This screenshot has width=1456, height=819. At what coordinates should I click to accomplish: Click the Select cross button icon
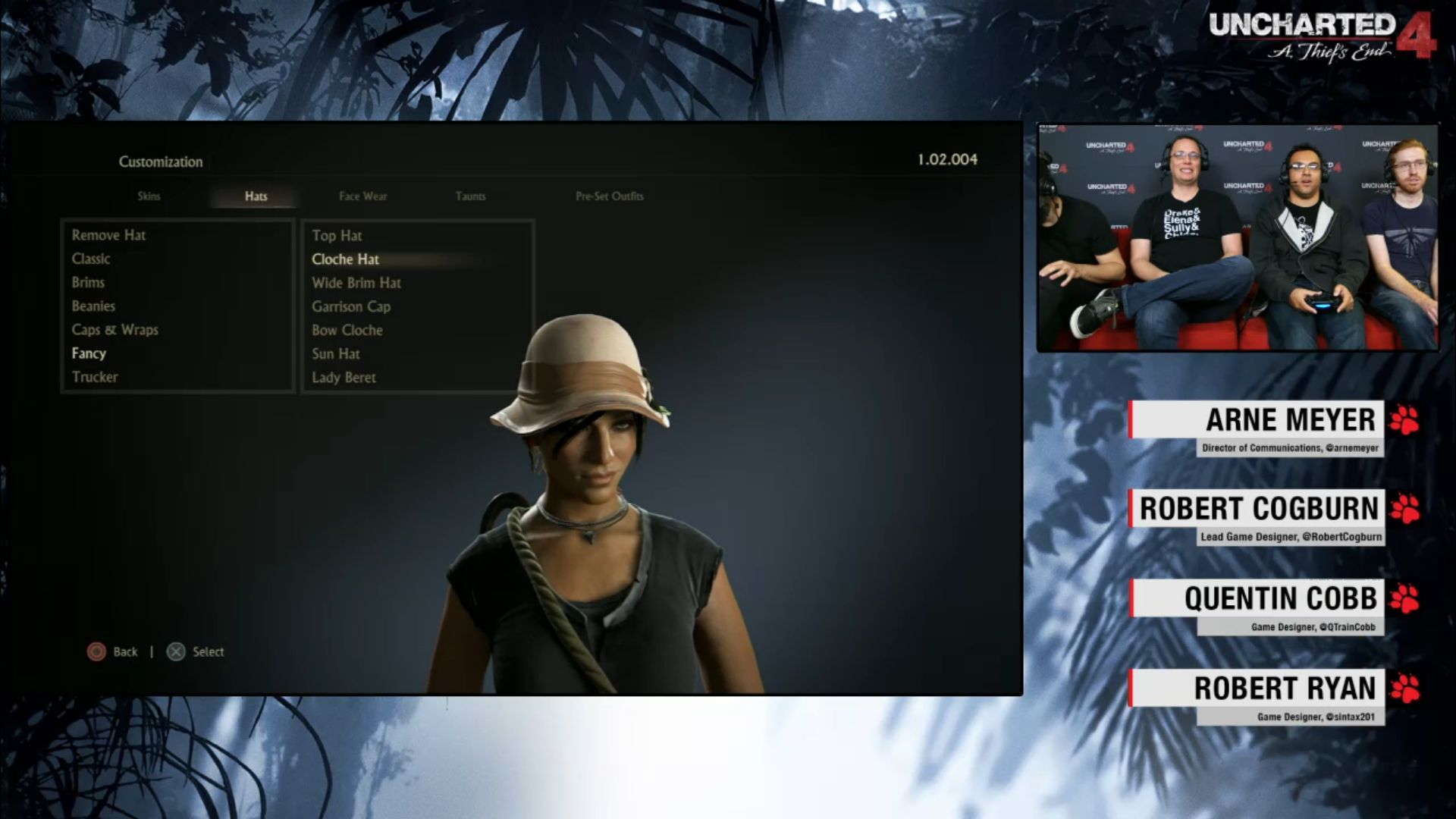175,651
